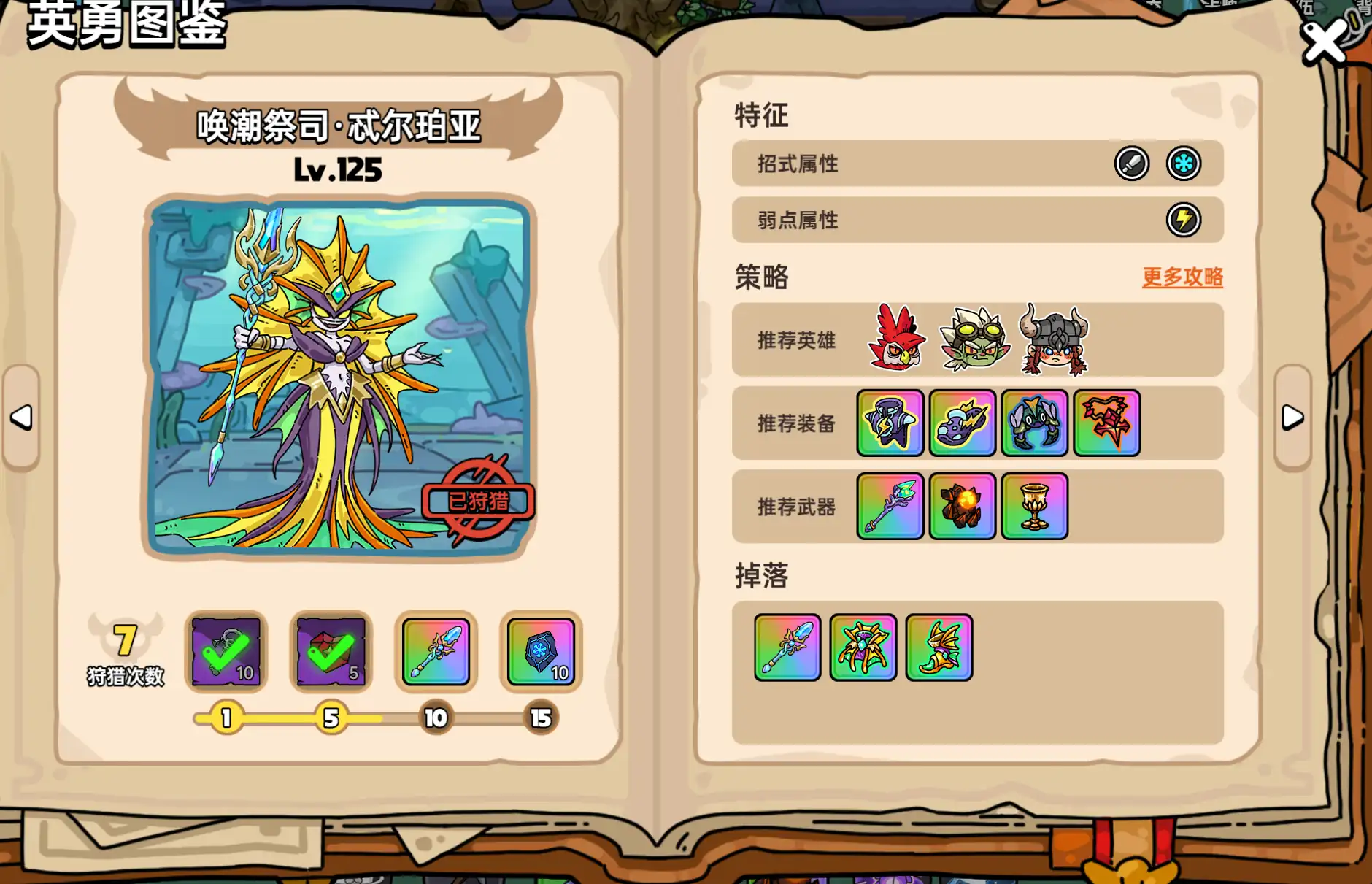View the dropped finned chest armor
Image resolution: width=1372 pixels, height=884 pixels.
point(863,647)
